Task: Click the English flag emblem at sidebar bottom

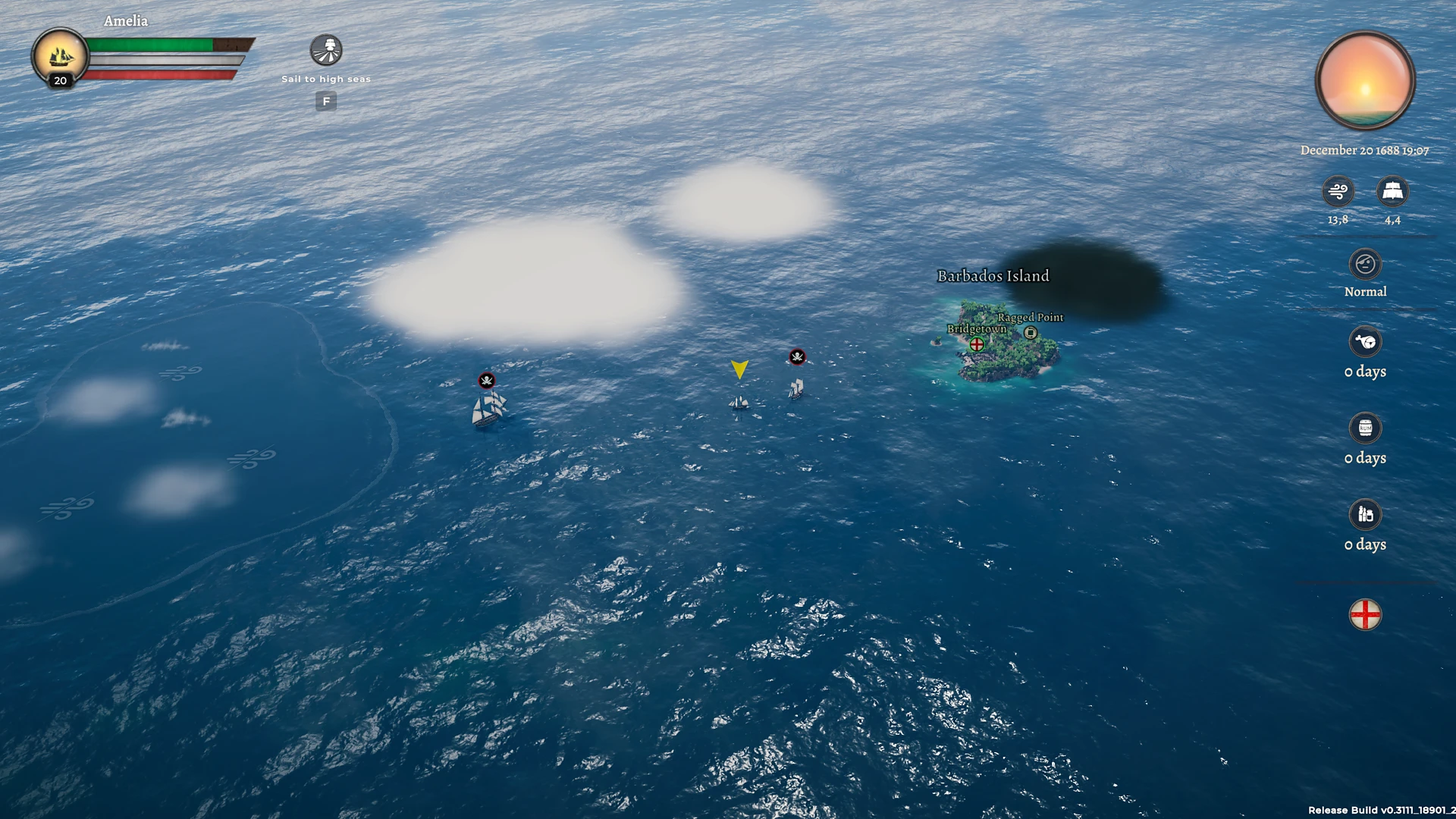Action: point(1365,615)
